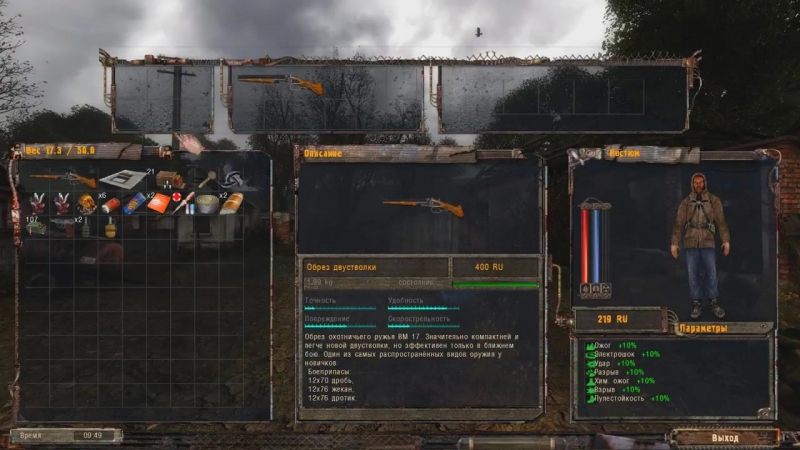Pick the grey bandage roll
This screenshot has width=800, height=450.
[x=207, y=204]
